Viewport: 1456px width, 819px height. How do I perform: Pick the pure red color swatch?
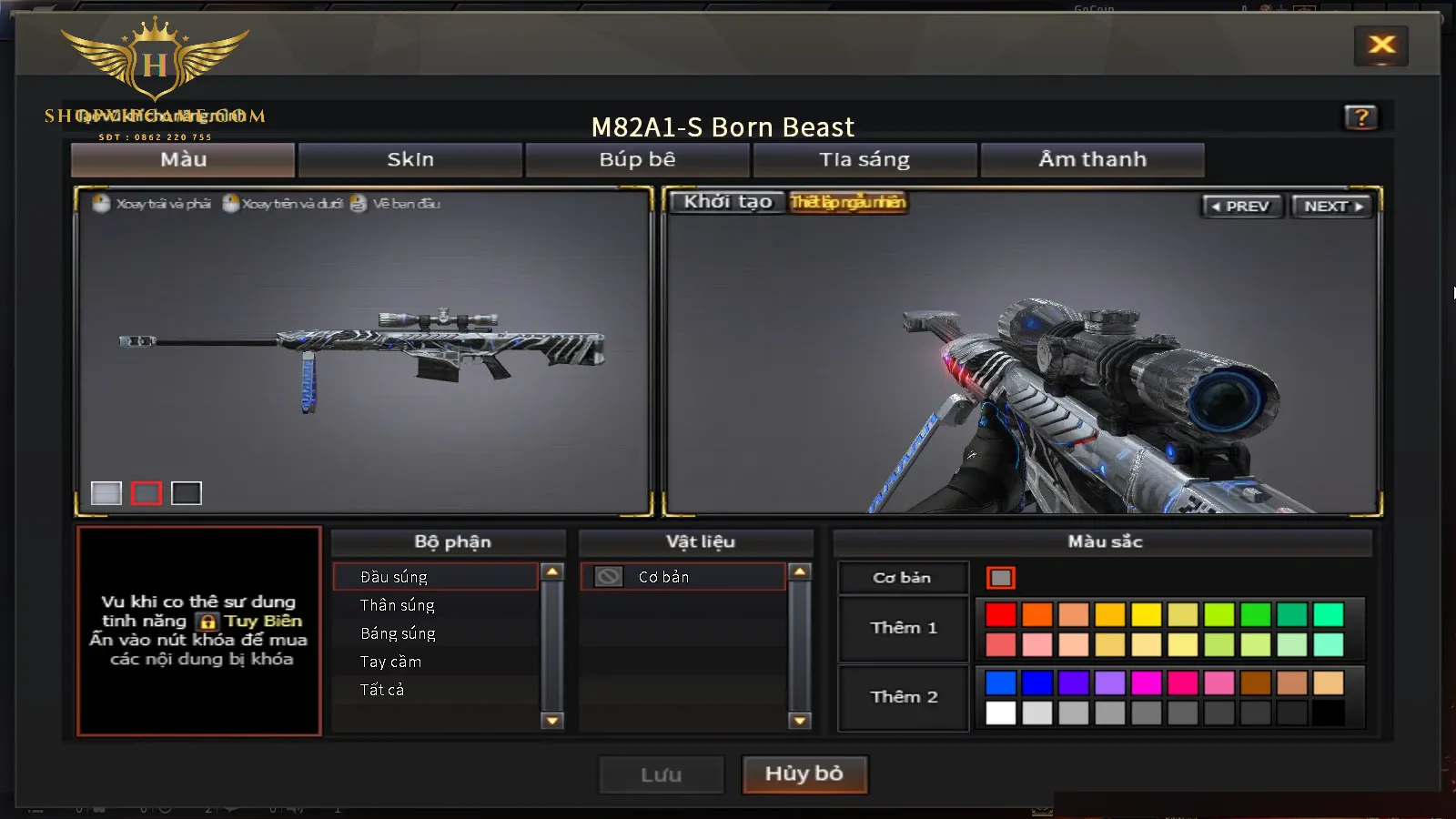[1001, 614]
